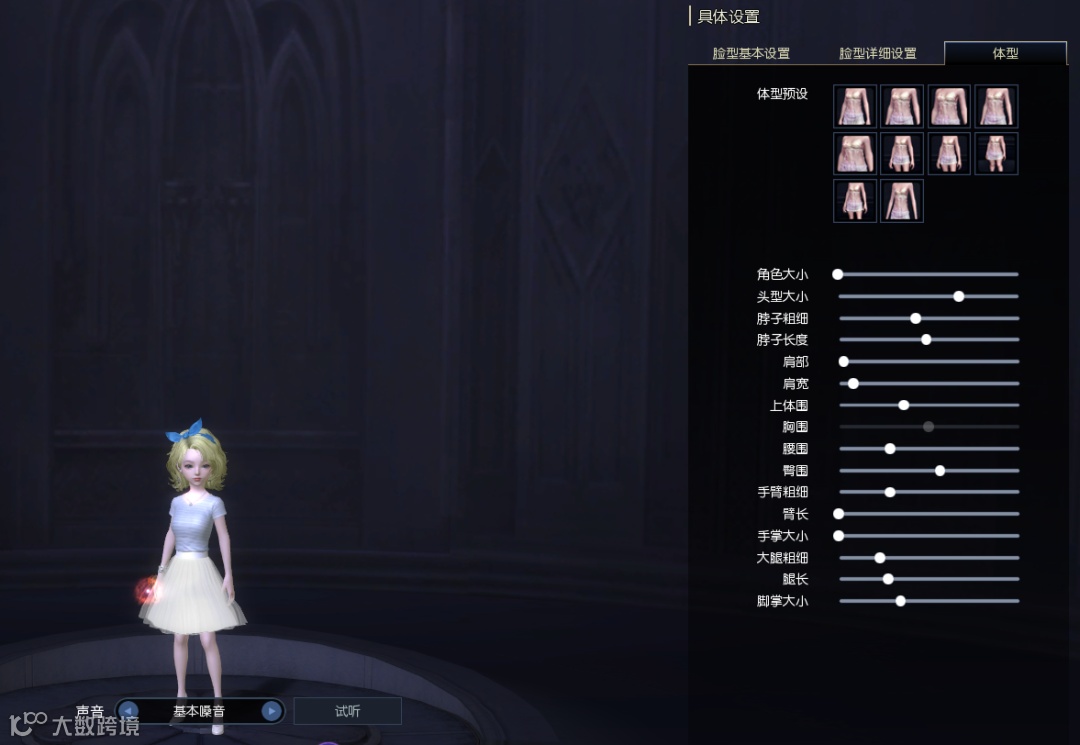
Task: Click the 角色大小 slider handle
Action: 838,274
